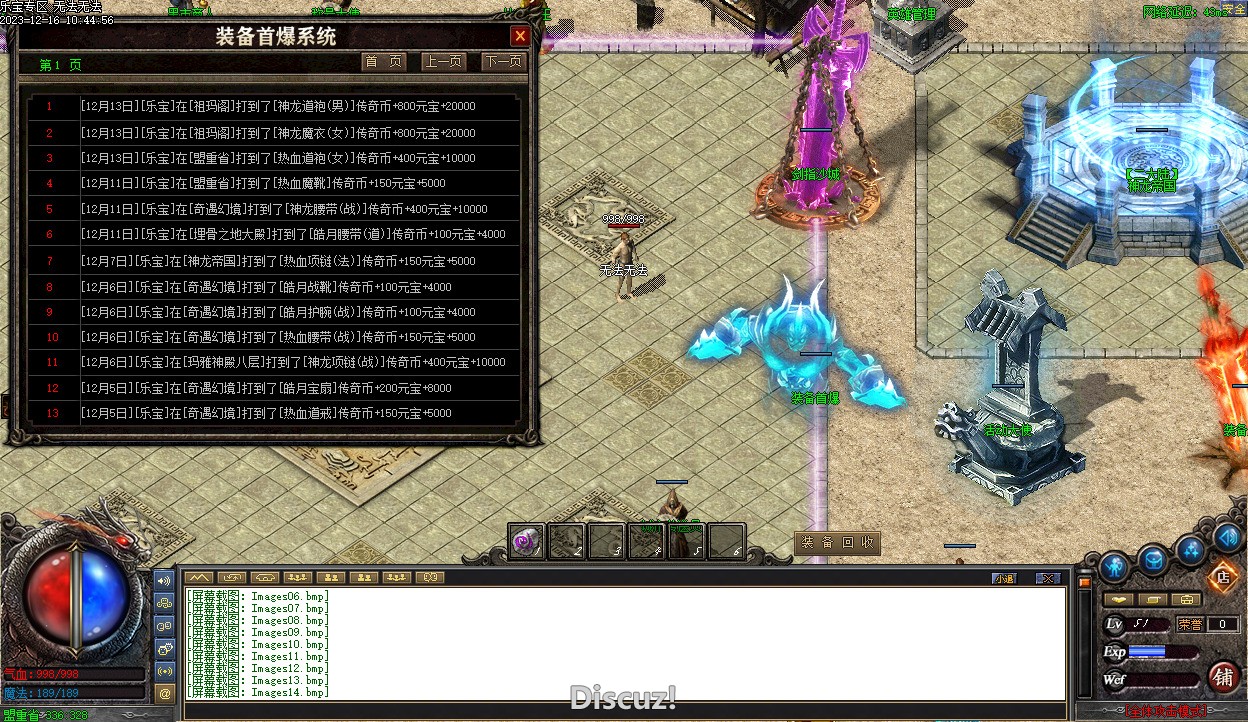The height and width of the screenshot is (722, 1248).
Task: Toggle the sound speaker round icon
Action: [1228, 538]
